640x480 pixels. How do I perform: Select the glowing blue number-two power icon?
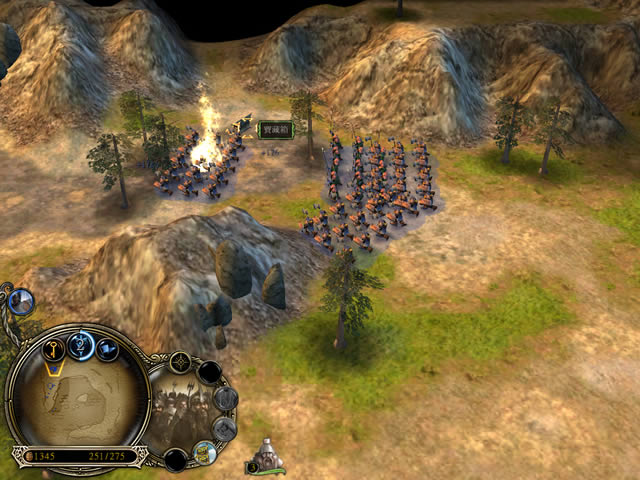pyautogui.click(x=82, y=345)
